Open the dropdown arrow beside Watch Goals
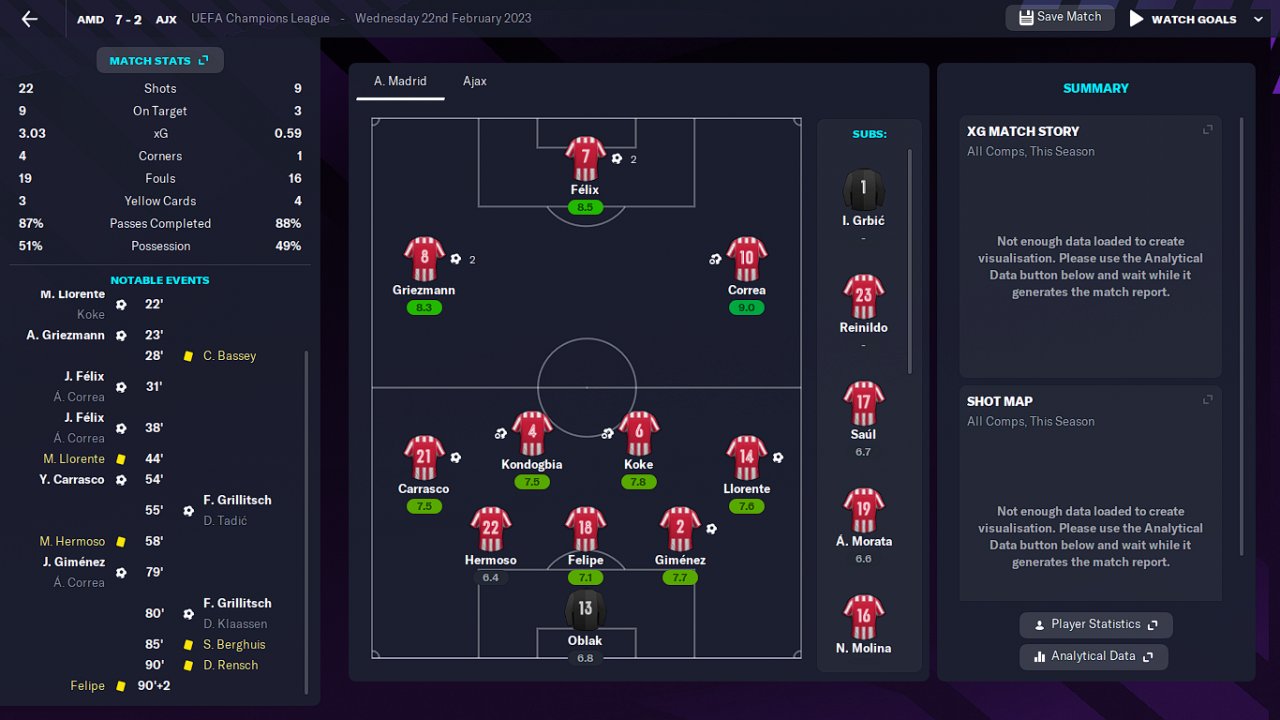 (x=1258, y=19)
